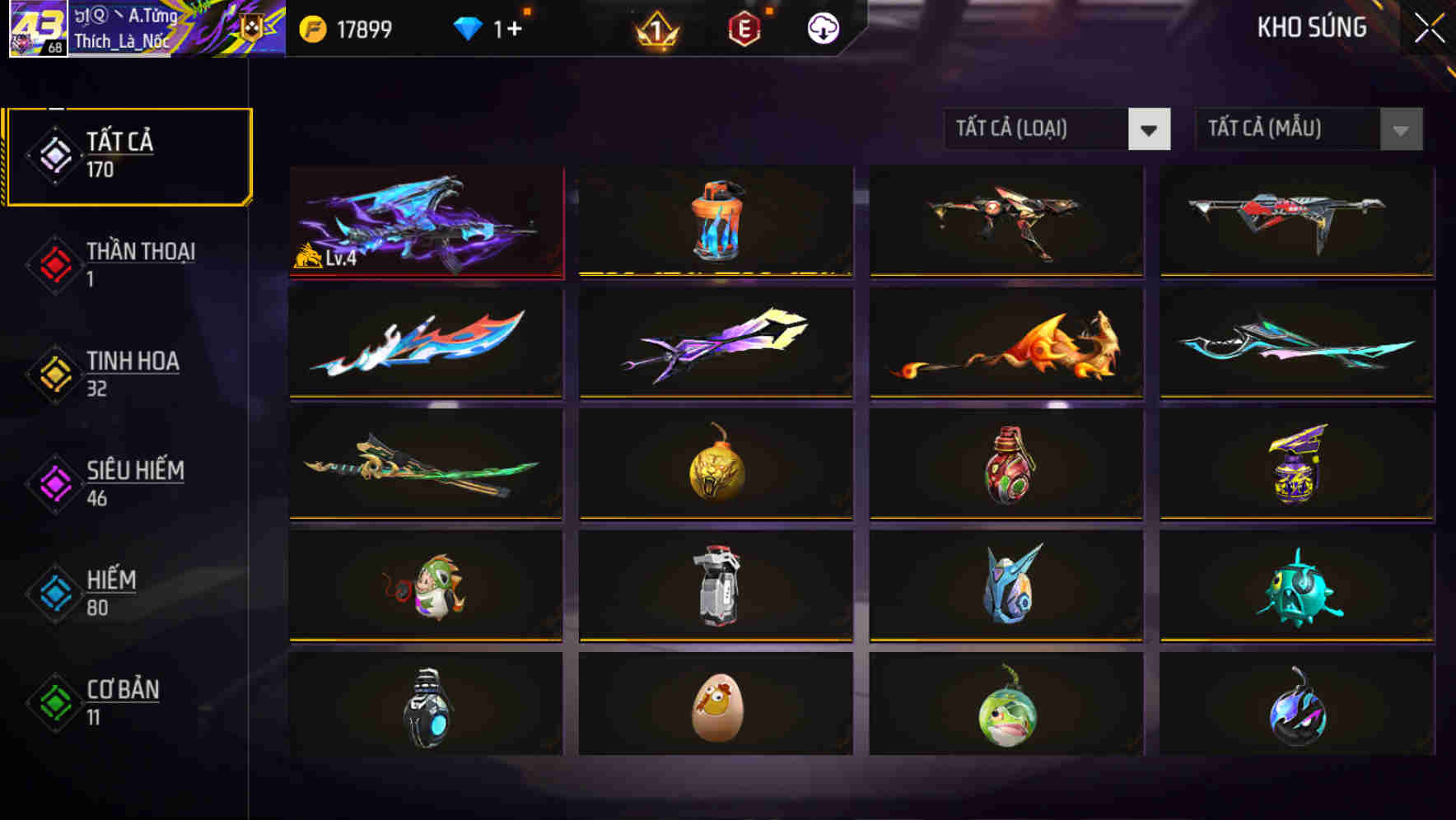This screenshot has height=820, width=1456.
Task: Select the highlighted Lv.4 weapon skin
Action: coord(426,222)
